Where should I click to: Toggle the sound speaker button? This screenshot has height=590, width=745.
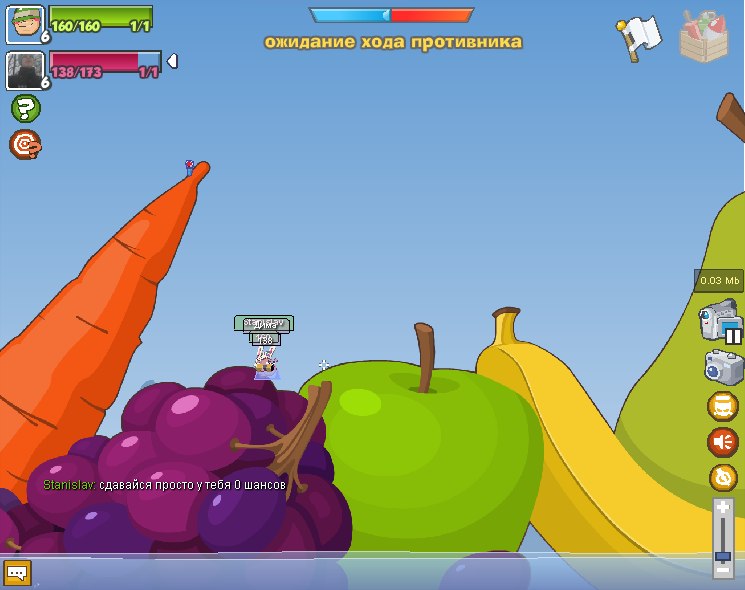point(722,442)
